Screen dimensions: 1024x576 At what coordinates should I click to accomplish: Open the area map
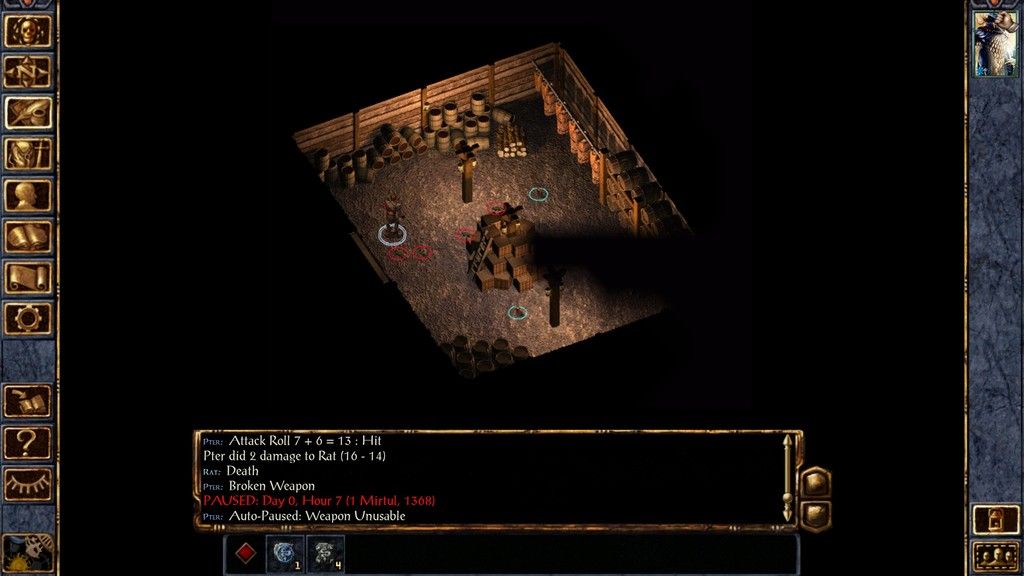pyautogui.click(x=28, y=71)
